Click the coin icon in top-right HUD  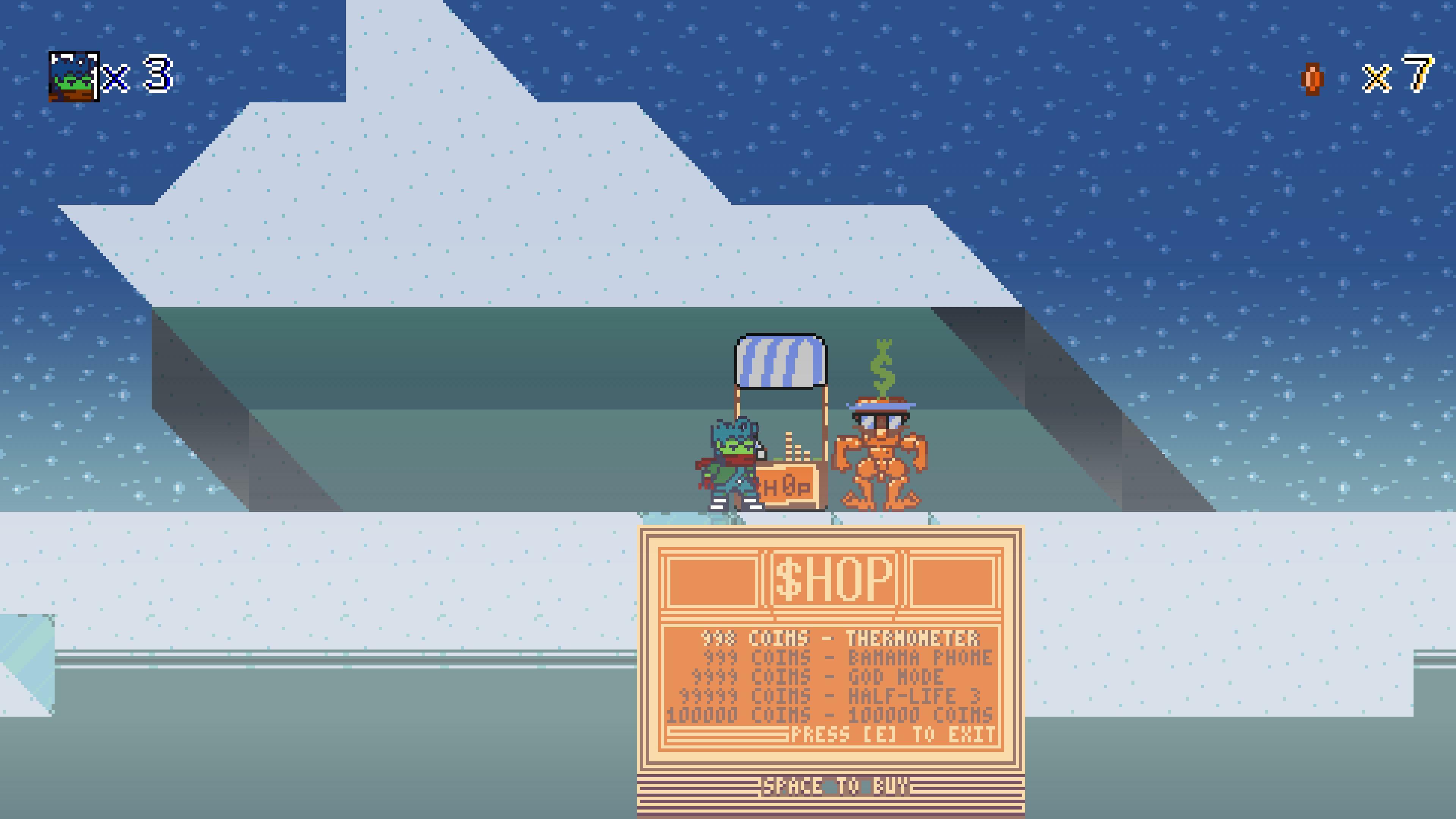coord(1313,79)
